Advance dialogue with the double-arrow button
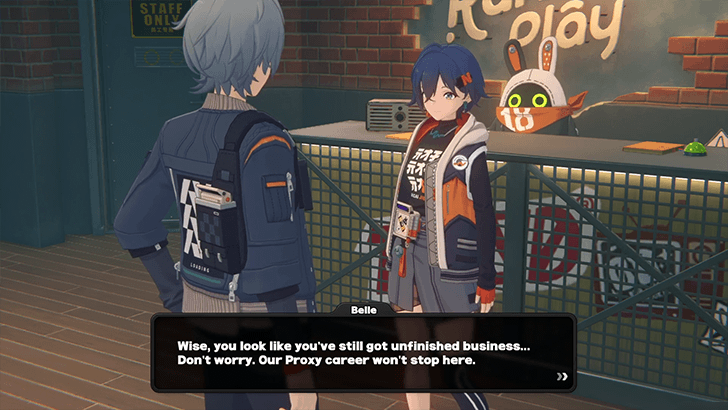This screenshot has height=410, width=728. (x=562, y=377)
